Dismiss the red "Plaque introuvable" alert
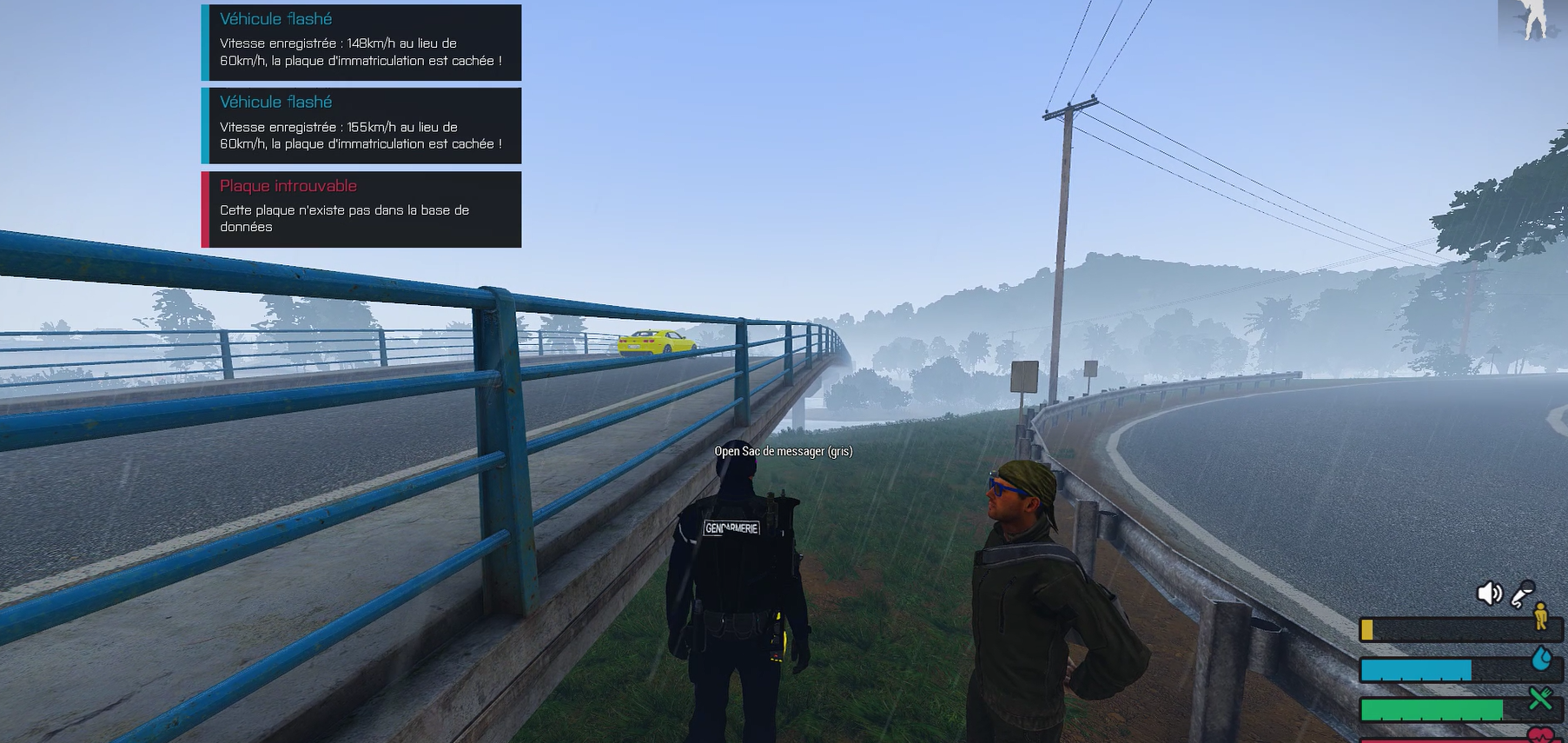 tap(361, 209)
